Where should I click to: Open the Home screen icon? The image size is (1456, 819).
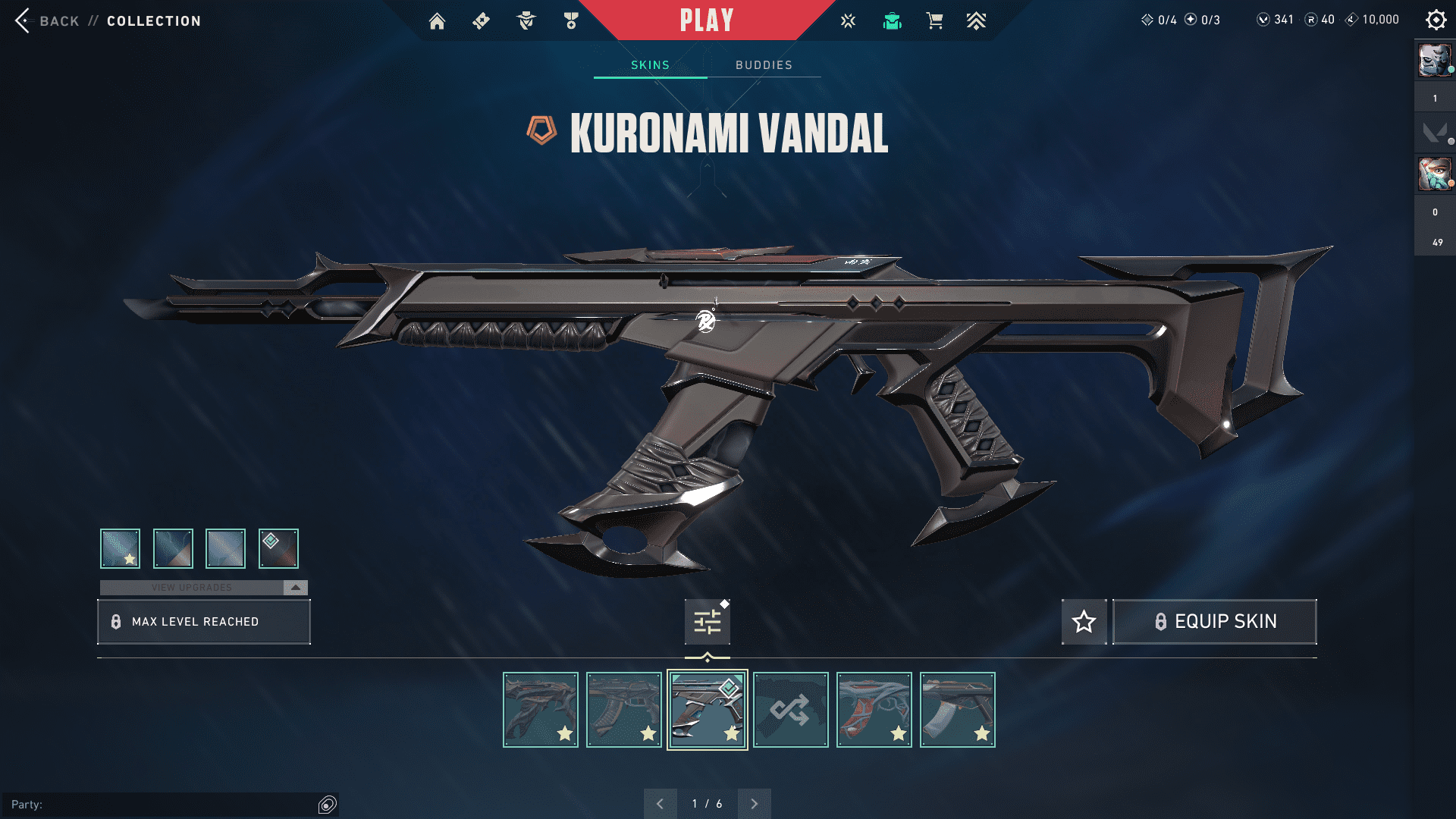click(437, 21)
